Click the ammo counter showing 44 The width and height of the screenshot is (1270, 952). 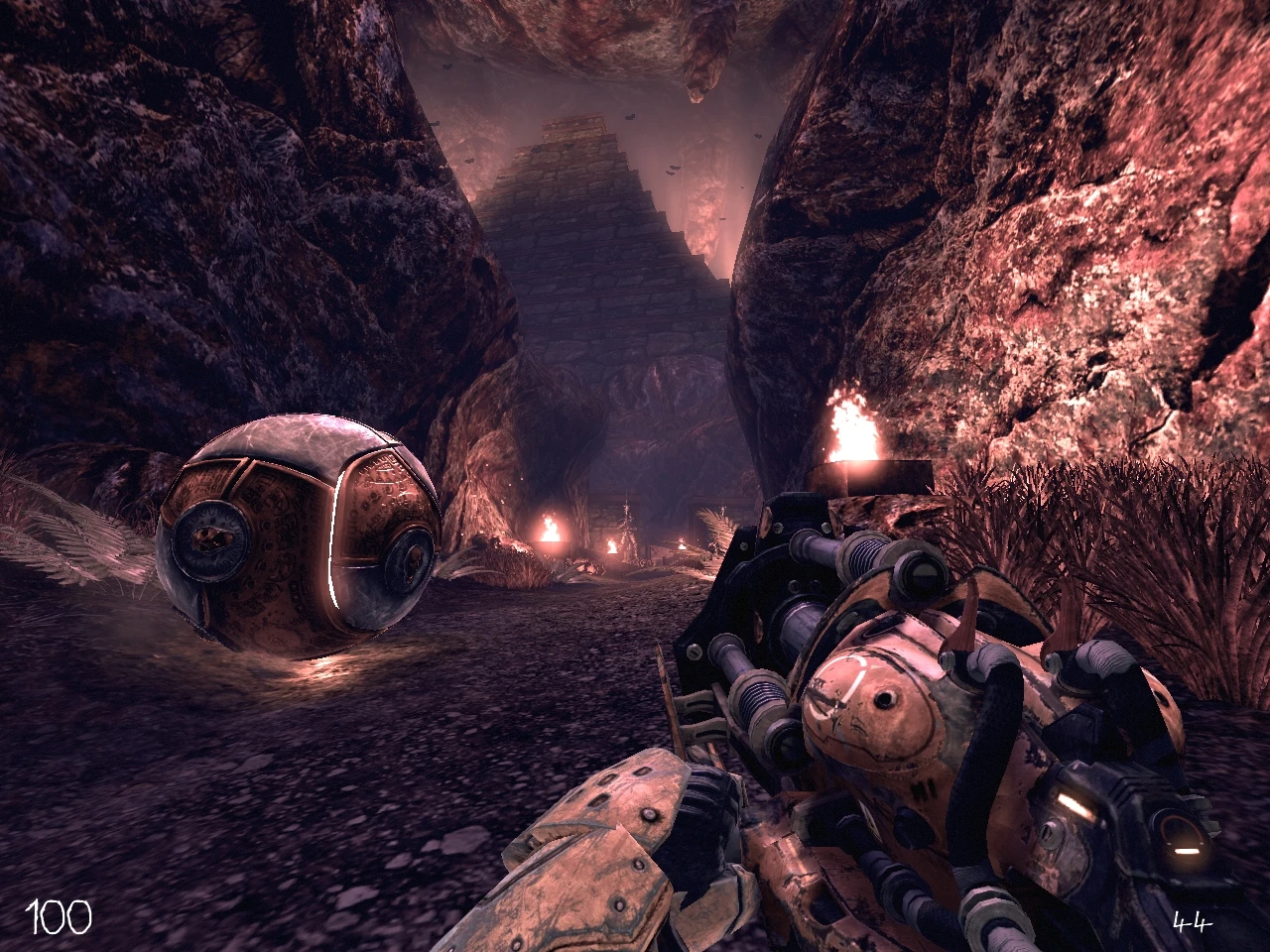point(1194,920)
